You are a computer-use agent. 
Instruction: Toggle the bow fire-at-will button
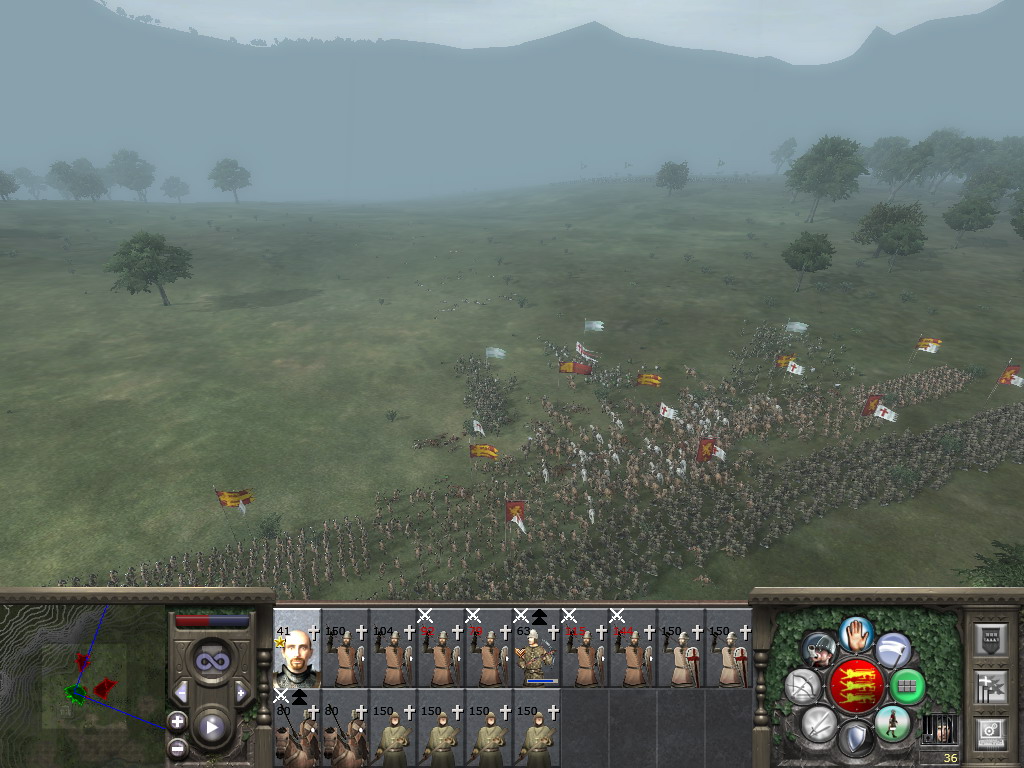tap(803, 686)
